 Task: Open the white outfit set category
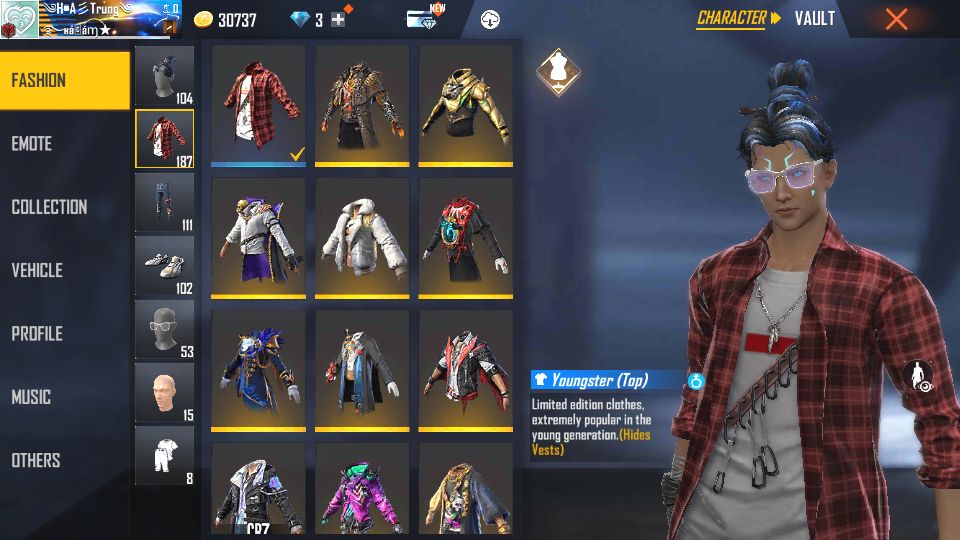(x=164, y=455)
